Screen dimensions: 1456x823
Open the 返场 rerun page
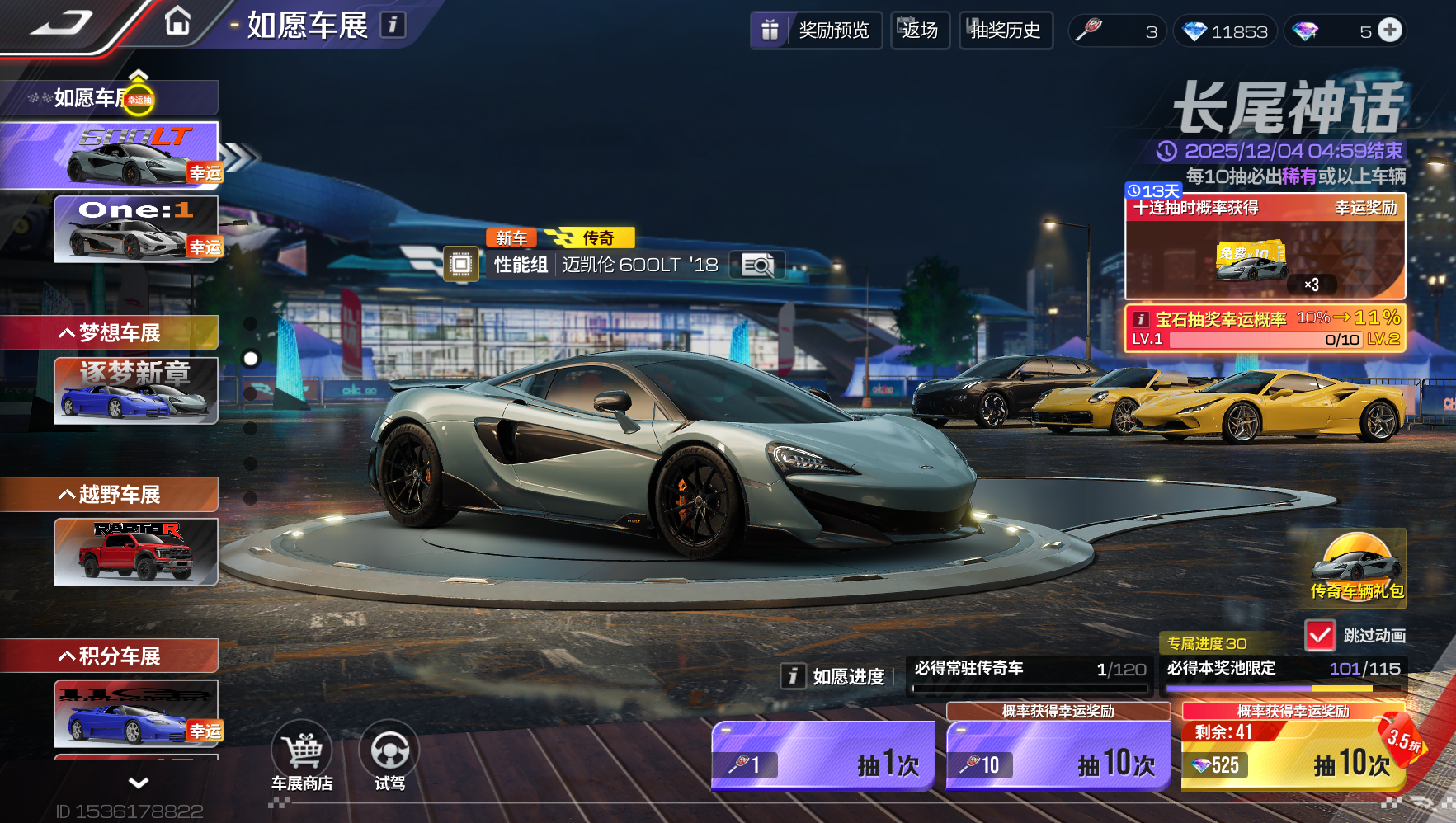[x=920, y=31]
